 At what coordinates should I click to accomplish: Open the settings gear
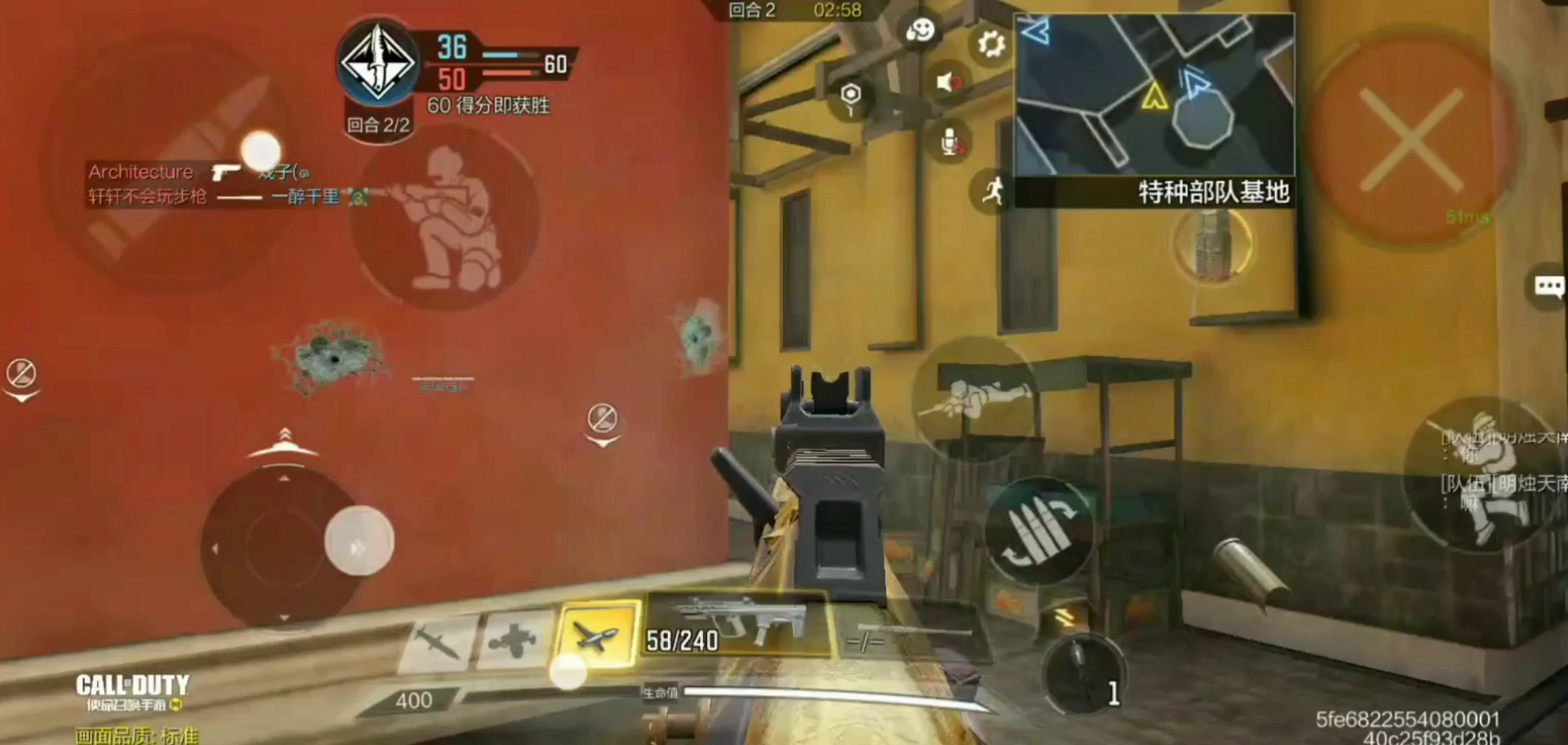pyautogui.click(x=991, y=43)
